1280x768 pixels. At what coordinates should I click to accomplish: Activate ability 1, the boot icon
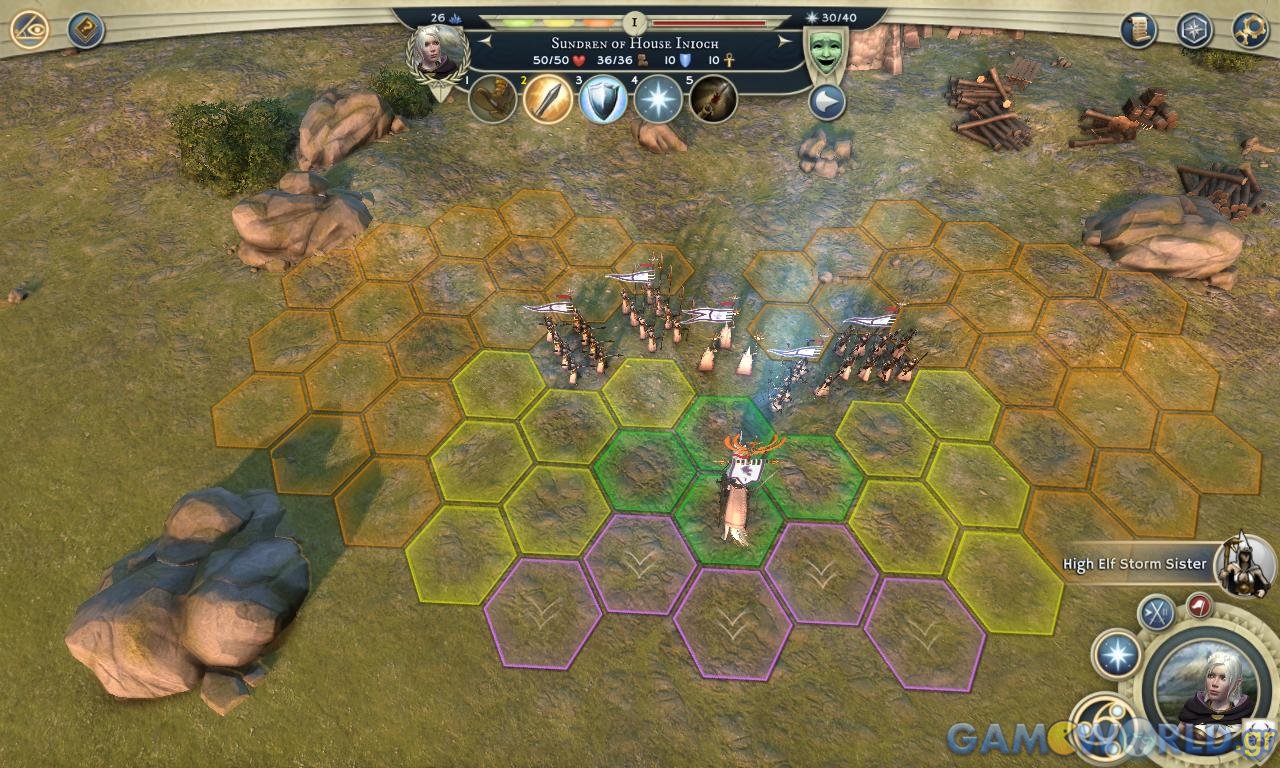(x=492, y=99)
